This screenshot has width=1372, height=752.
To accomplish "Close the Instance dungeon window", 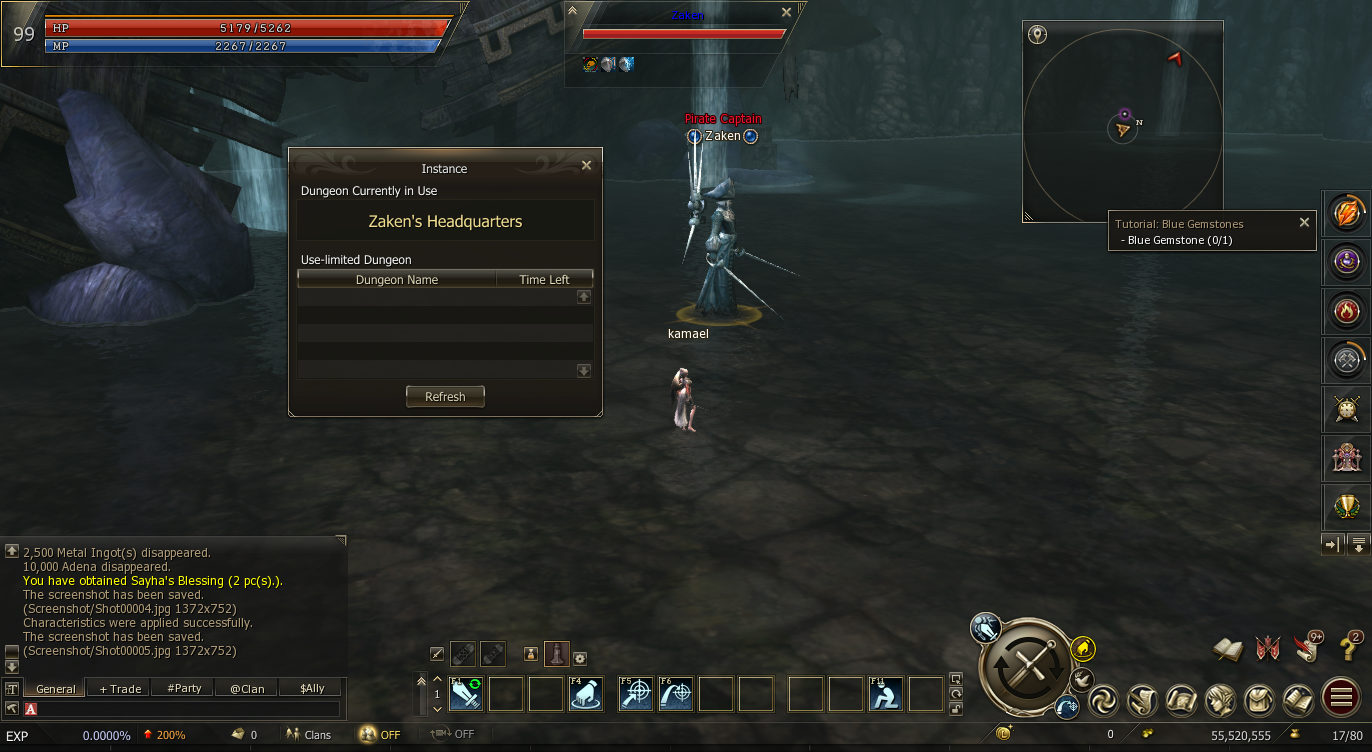I will (586, 166).
